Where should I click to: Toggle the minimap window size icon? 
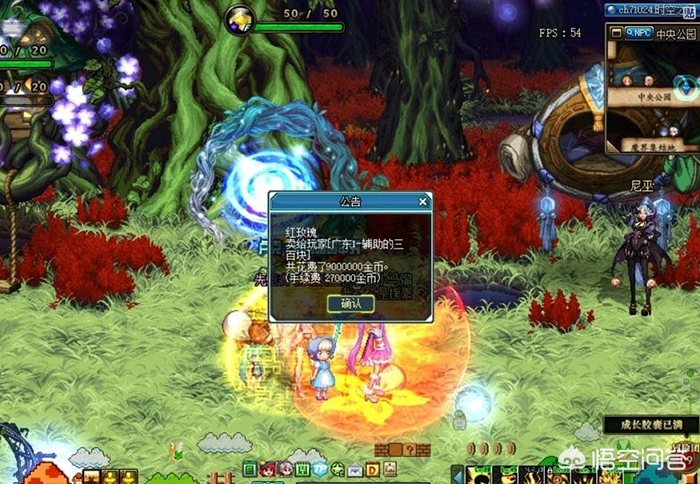[x=615, y=31]
